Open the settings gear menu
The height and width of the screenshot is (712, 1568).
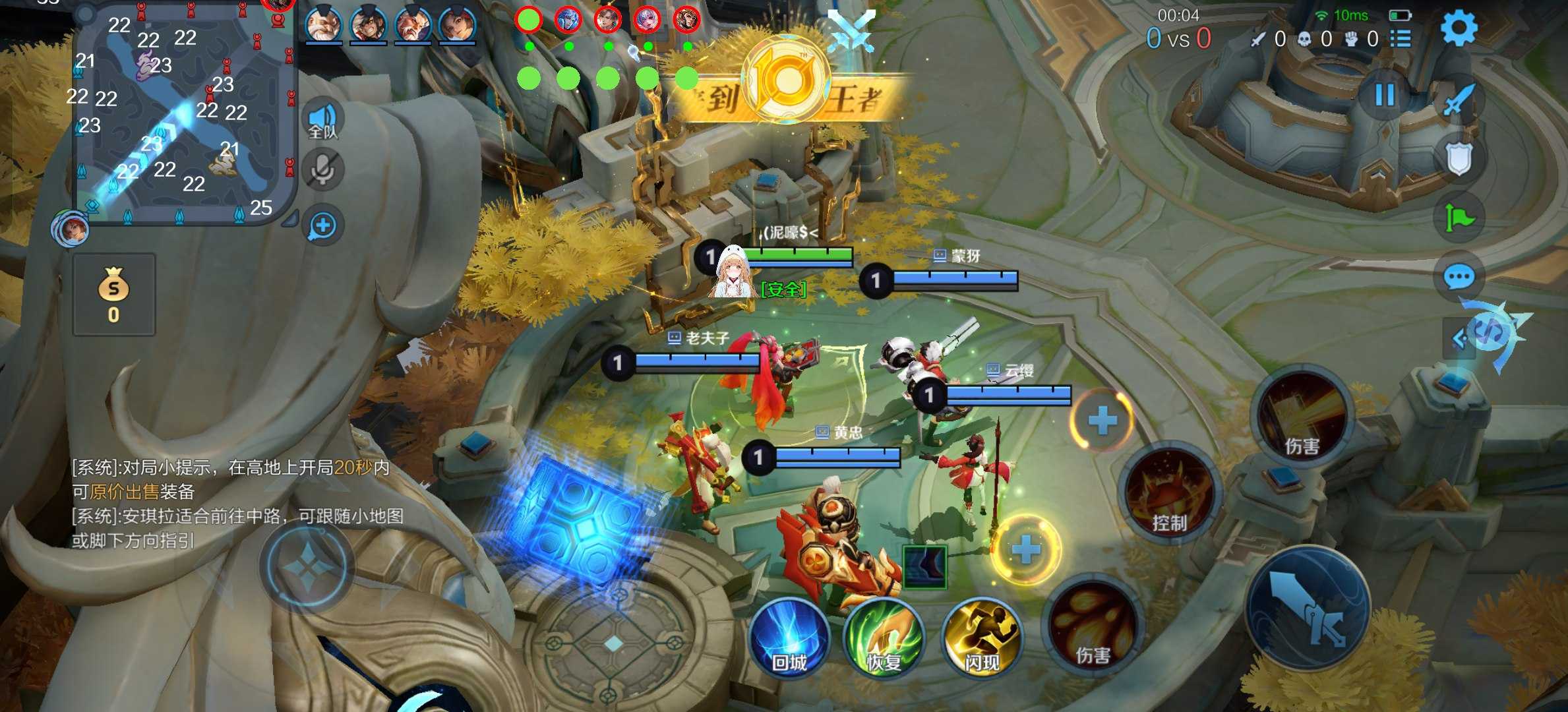pyautogui.click(x=1459, y=28)
